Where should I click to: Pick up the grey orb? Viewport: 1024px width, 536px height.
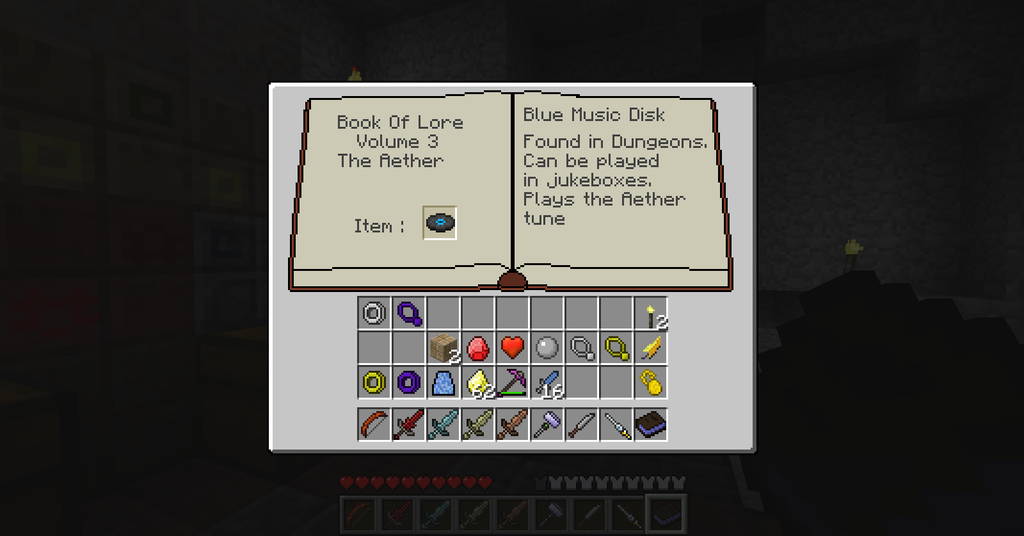547,348
